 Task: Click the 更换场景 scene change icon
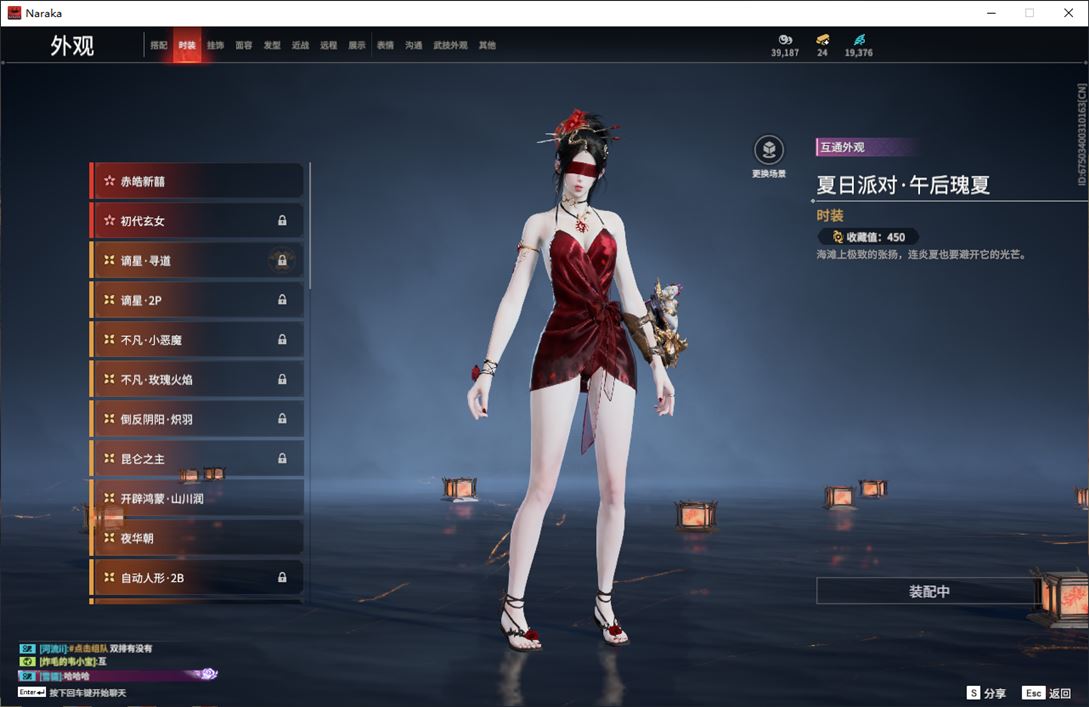pyautogui.click(x=768, y=151)
